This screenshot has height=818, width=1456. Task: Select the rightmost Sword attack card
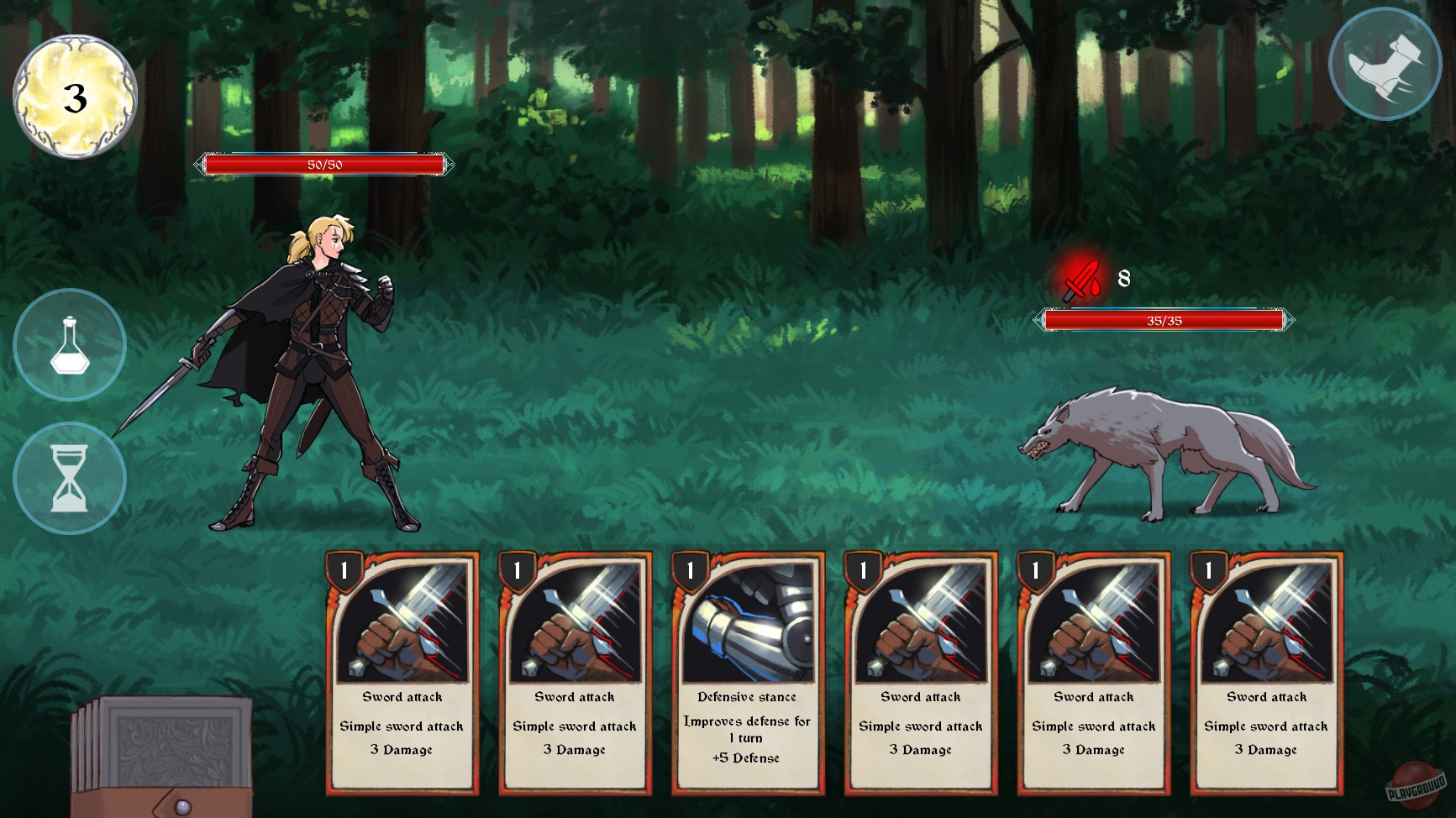[1266, 680]
